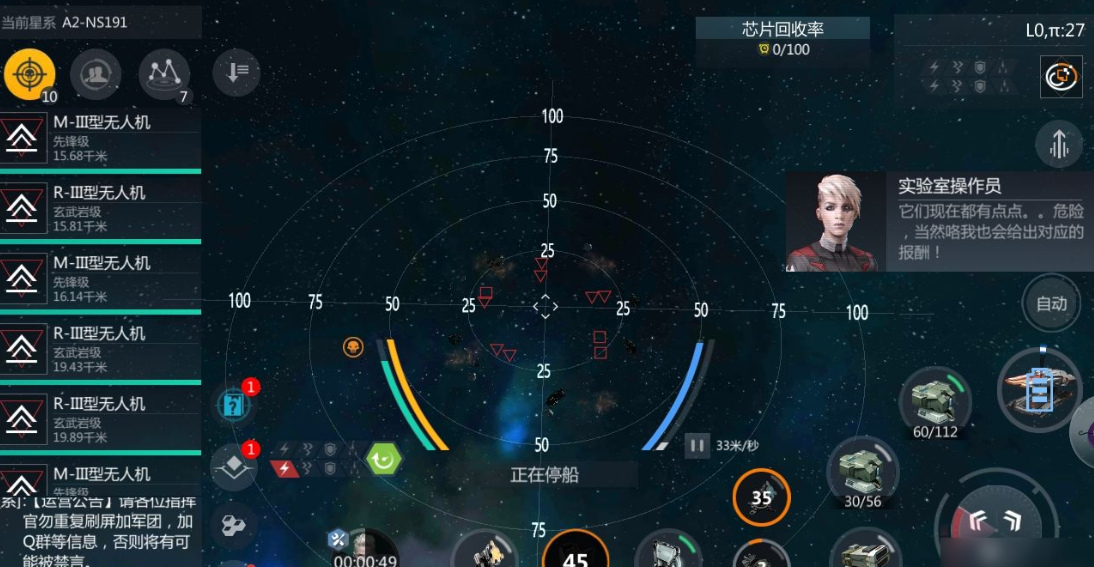
Task: Click the ship upward arrow icon
Action: (1059, 145)
